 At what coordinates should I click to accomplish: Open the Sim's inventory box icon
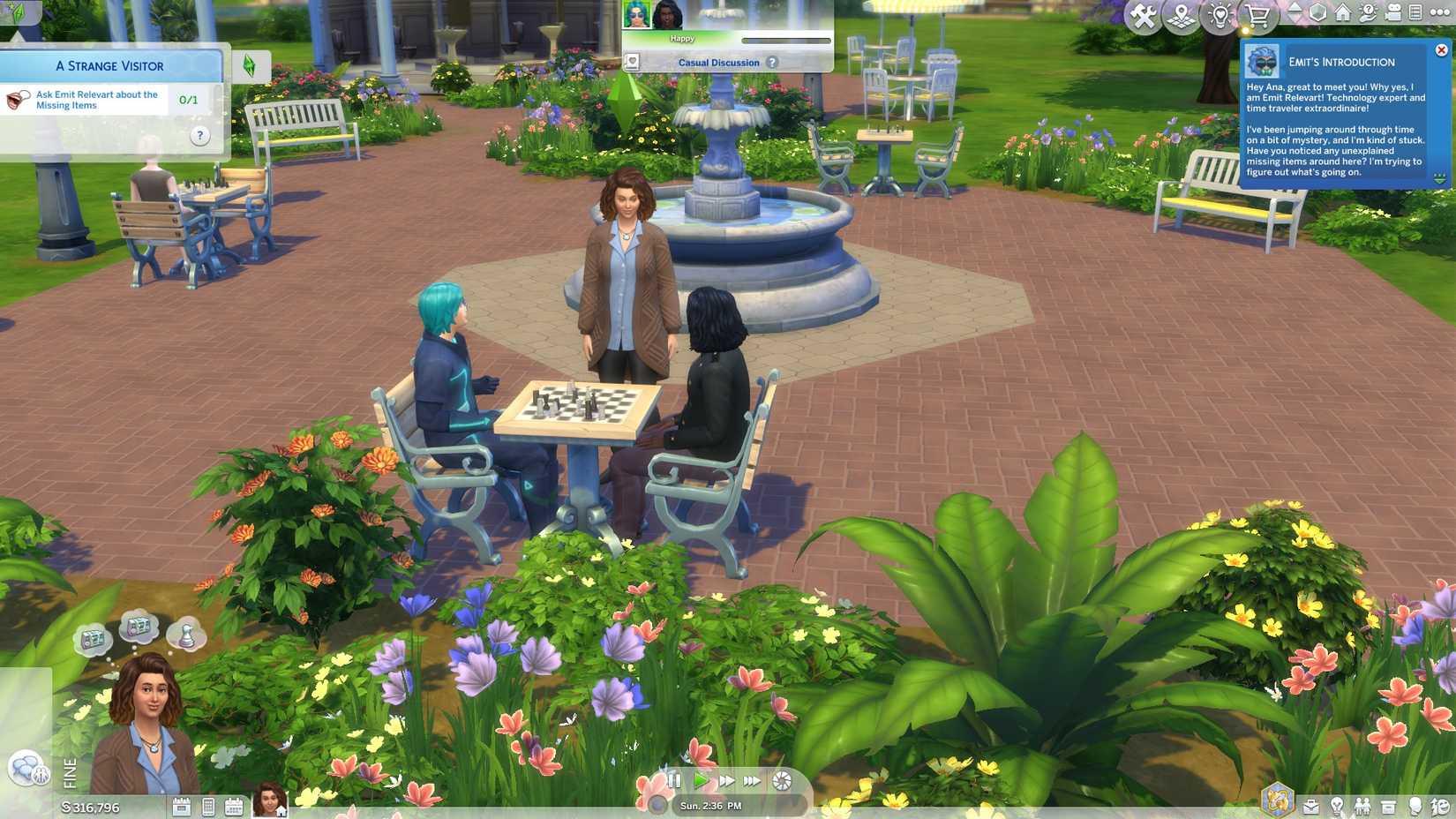click(x=1388, y=806)
